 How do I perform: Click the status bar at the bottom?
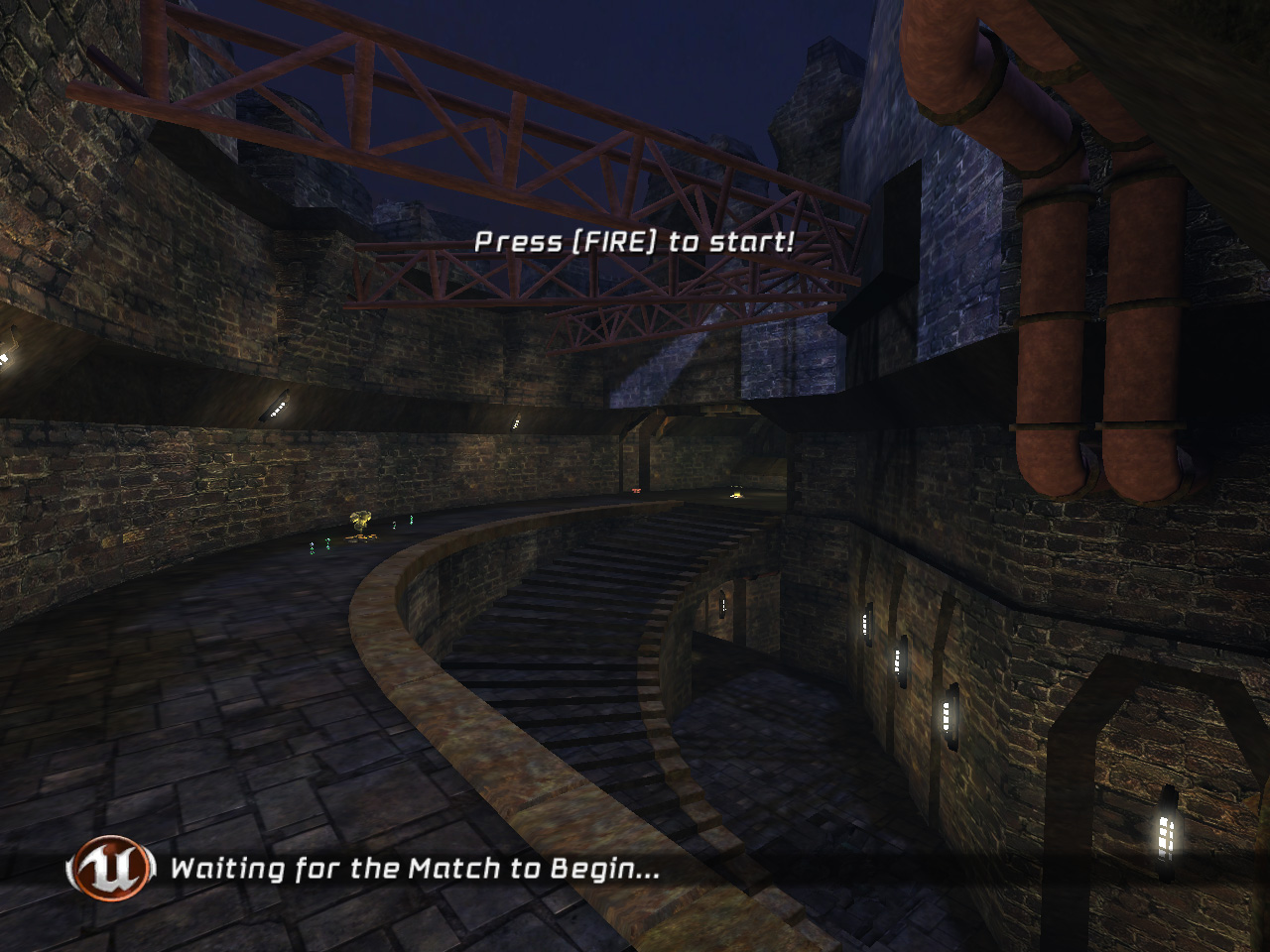coord(635,871)
